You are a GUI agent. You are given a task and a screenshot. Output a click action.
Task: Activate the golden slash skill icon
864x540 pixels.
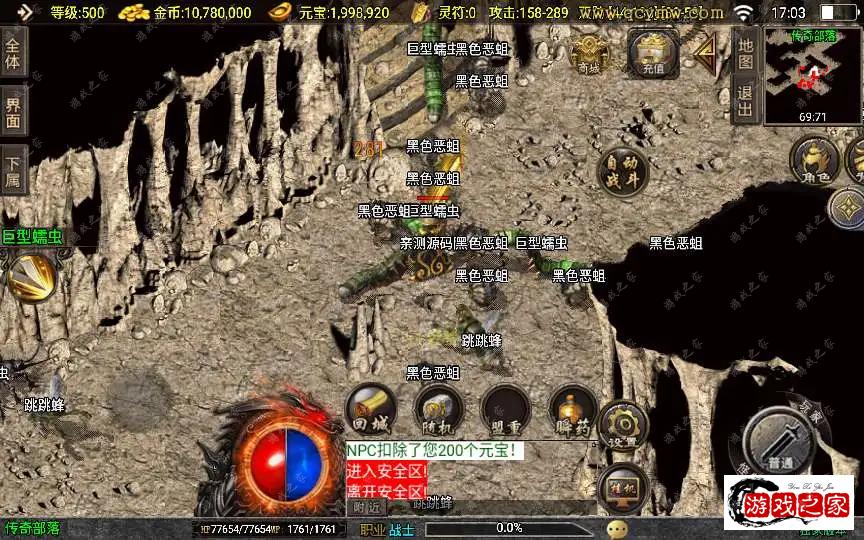click(x=32, y=276)
